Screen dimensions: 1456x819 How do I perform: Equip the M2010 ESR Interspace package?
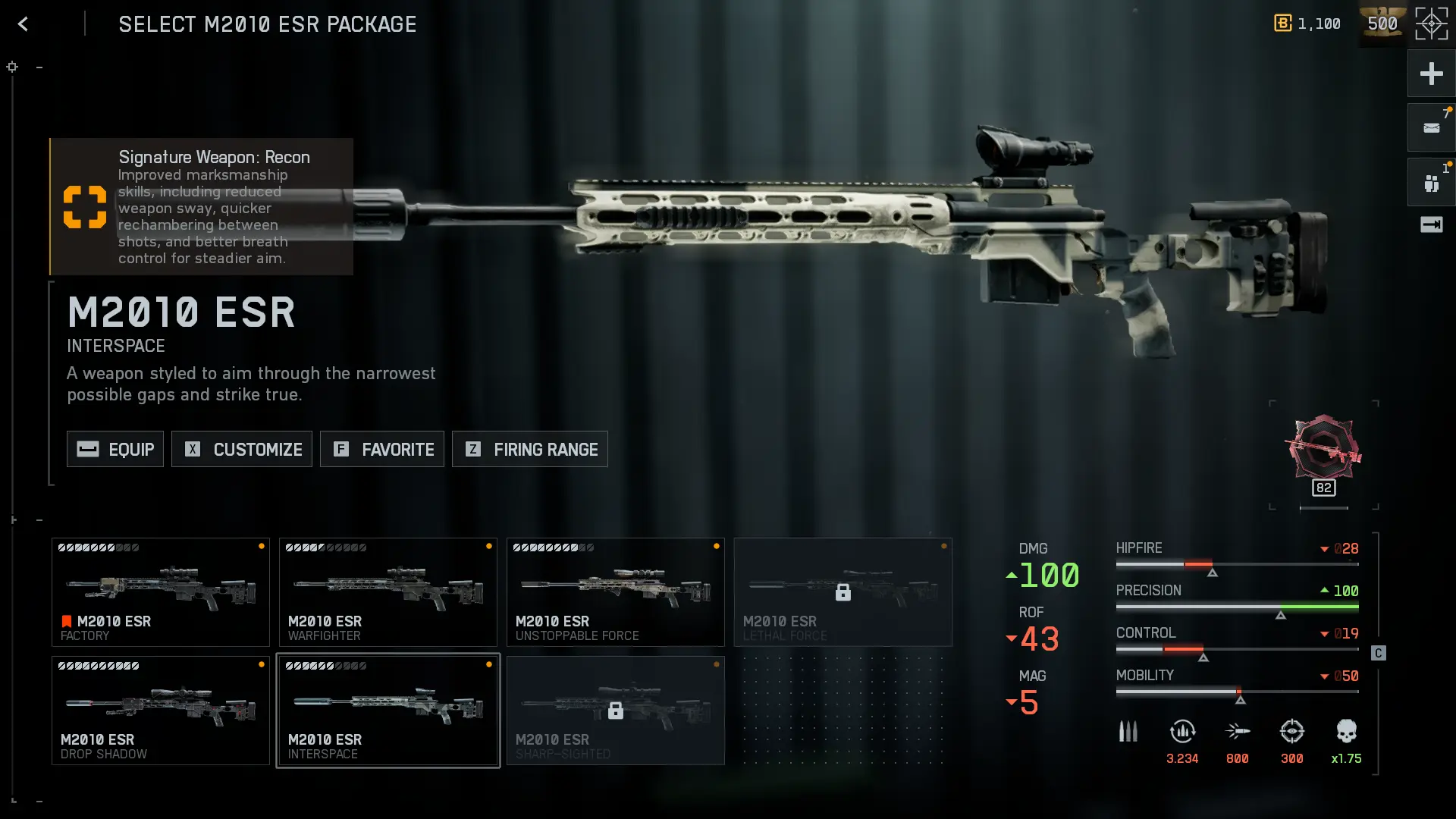[115, 449]
